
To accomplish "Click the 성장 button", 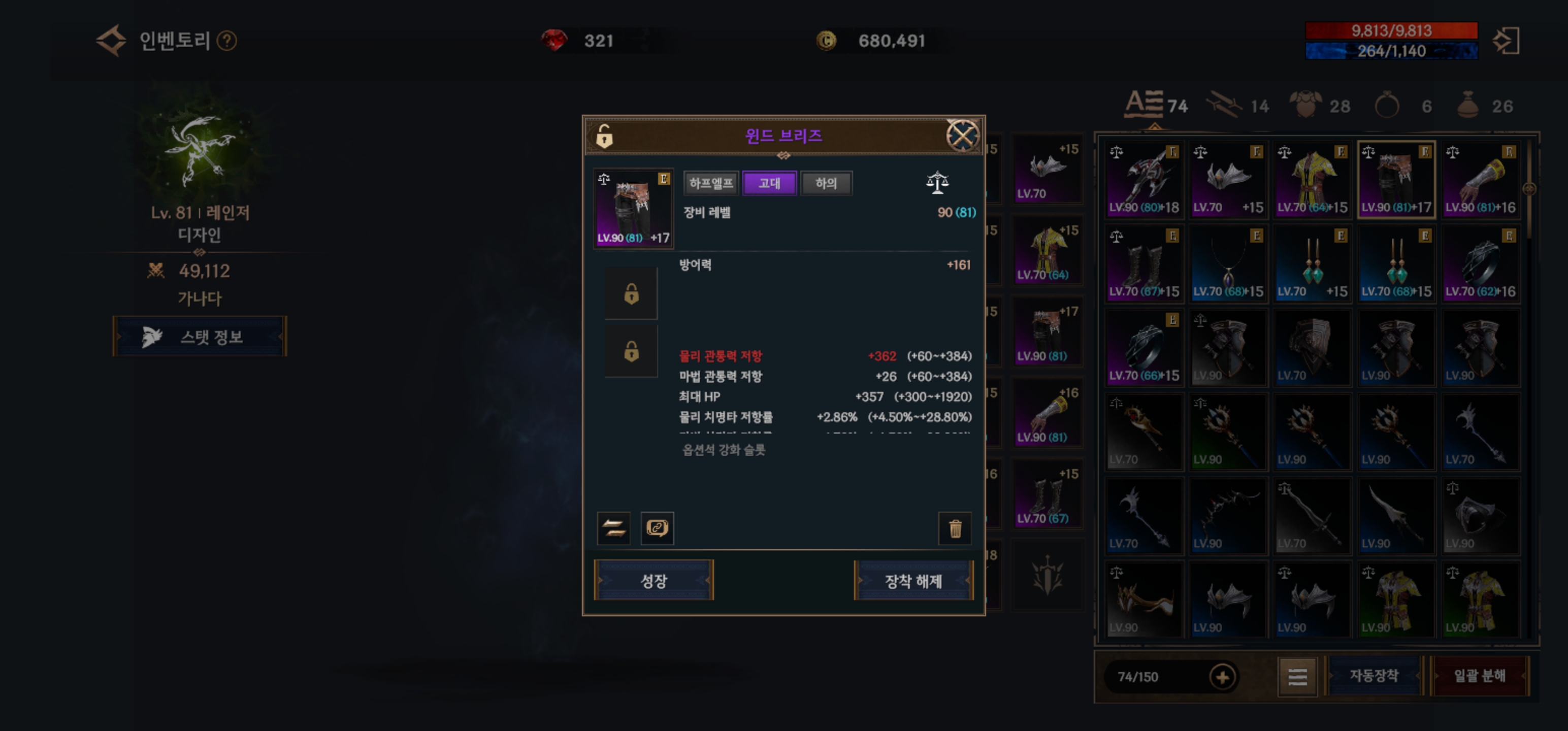I will click(653, 581).
